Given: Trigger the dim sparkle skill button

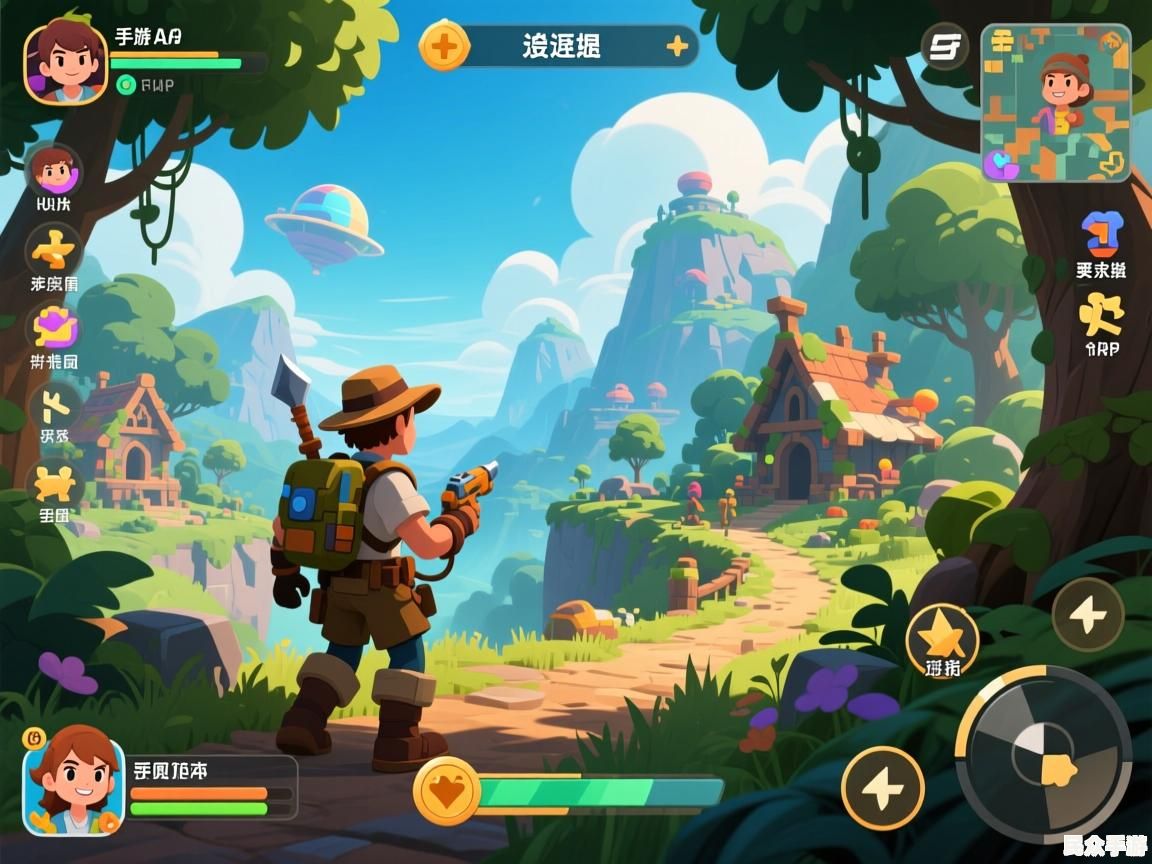Looking at the screenshot, I should pos(1088,615).
